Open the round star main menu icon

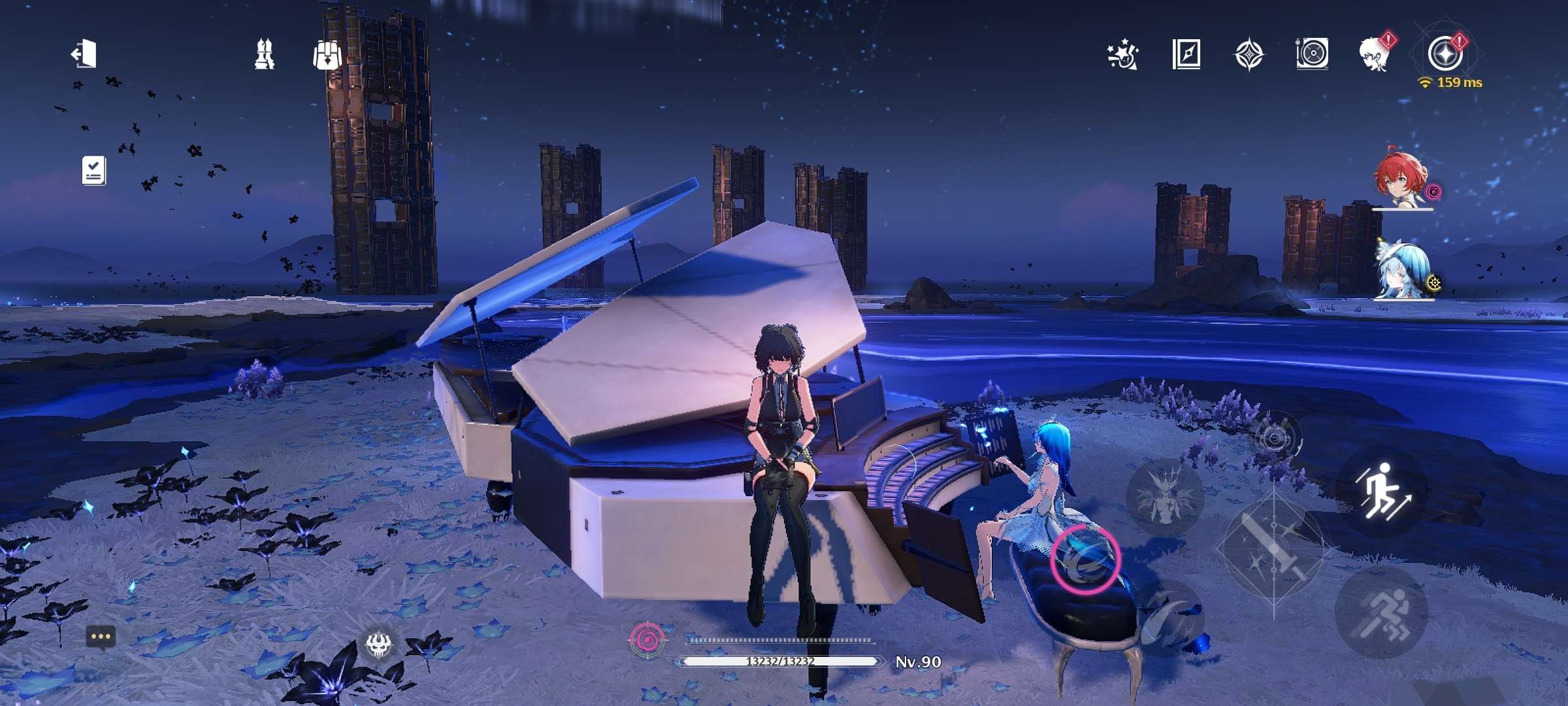coord(1445,54)
